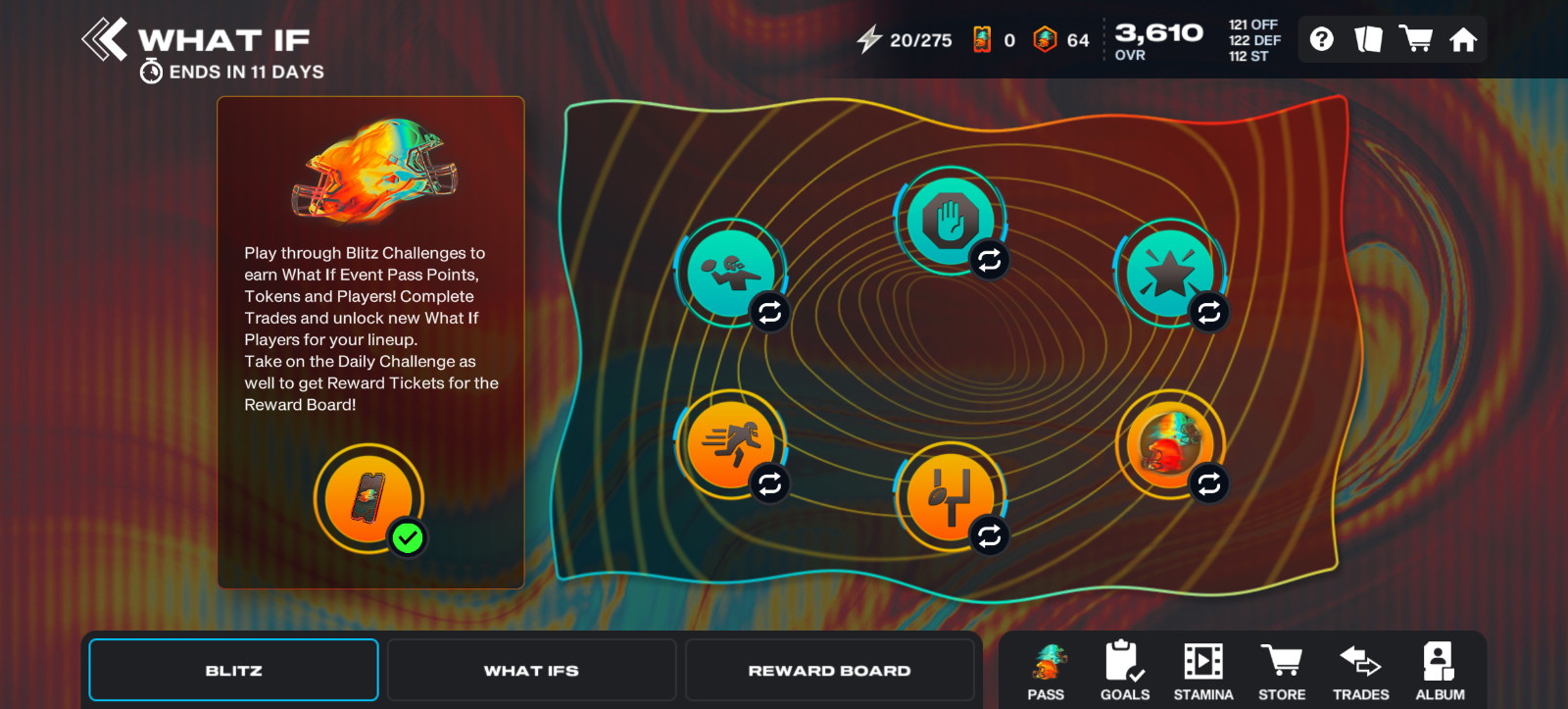Switch to the What Ifs tab

click(x=531, y=670)
